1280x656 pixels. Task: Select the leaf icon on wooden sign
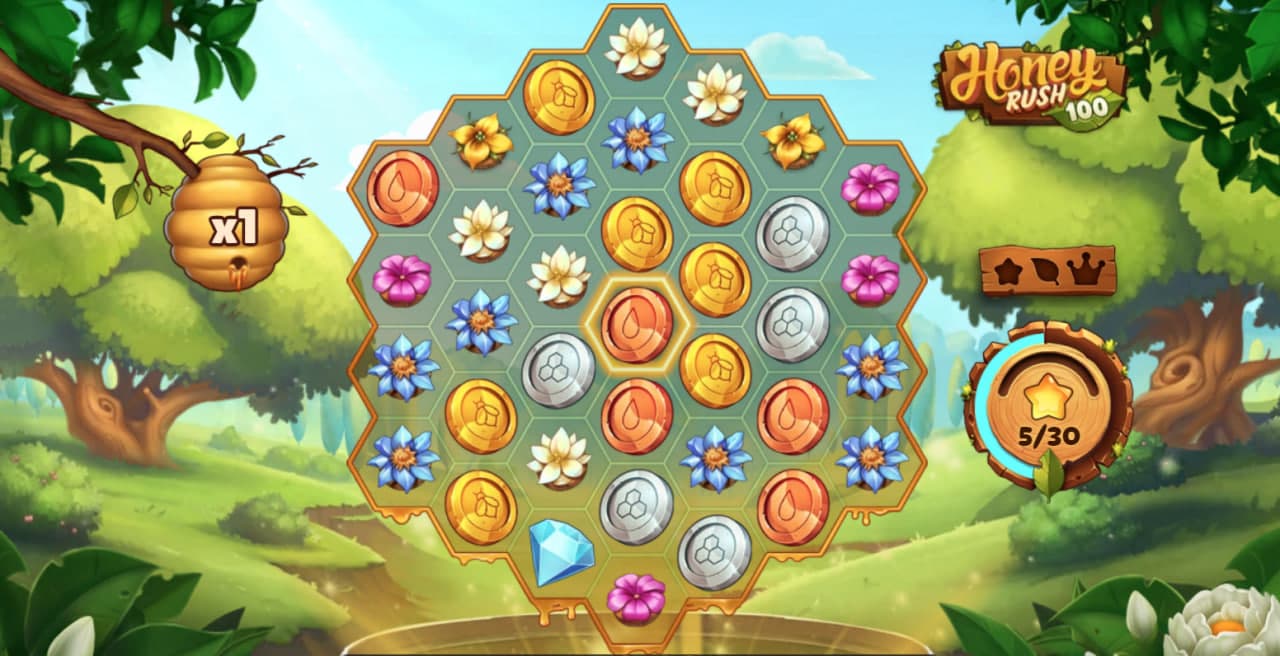tap(1046, 271)
